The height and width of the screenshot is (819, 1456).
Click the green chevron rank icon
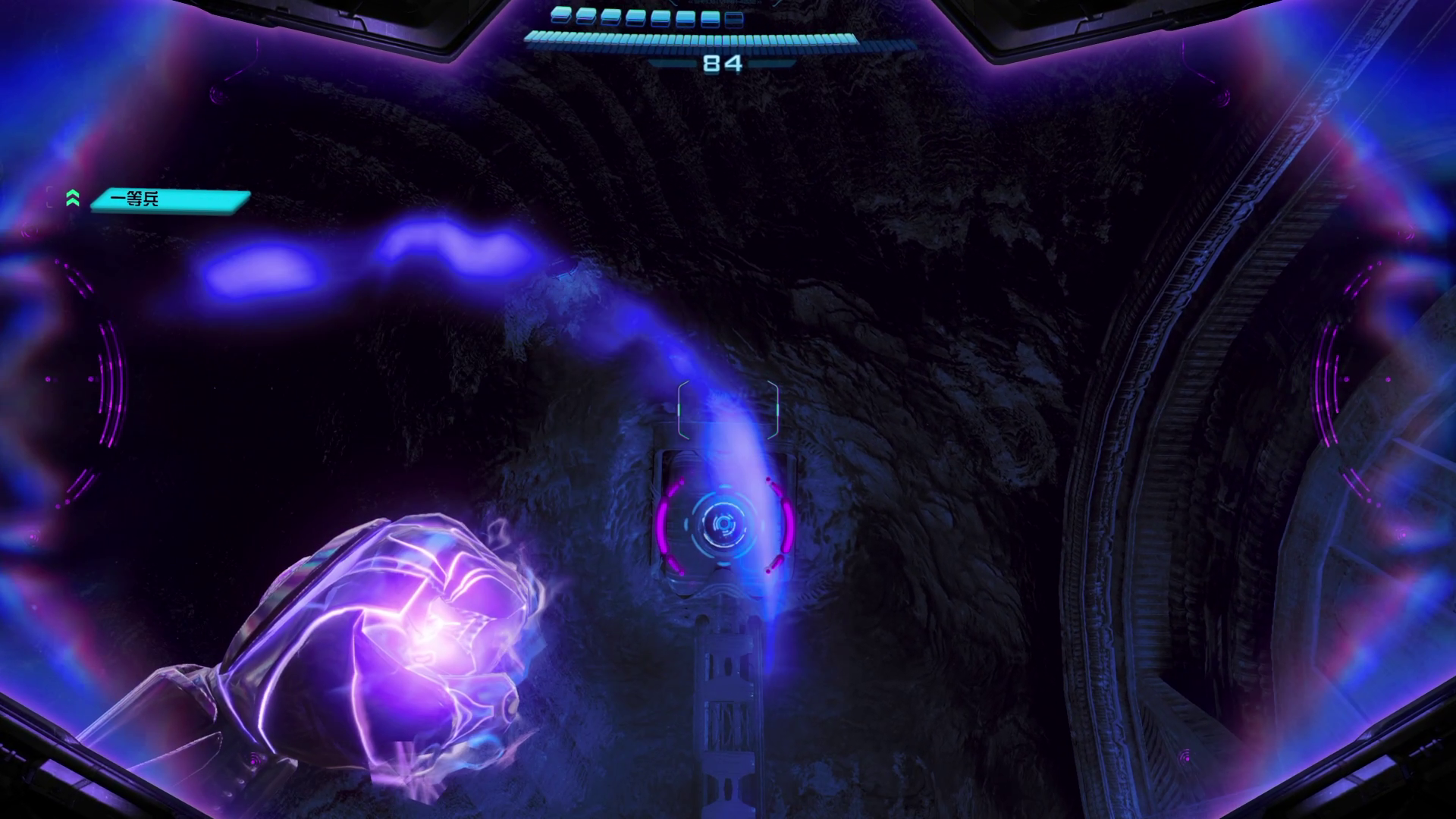(73, 199)
